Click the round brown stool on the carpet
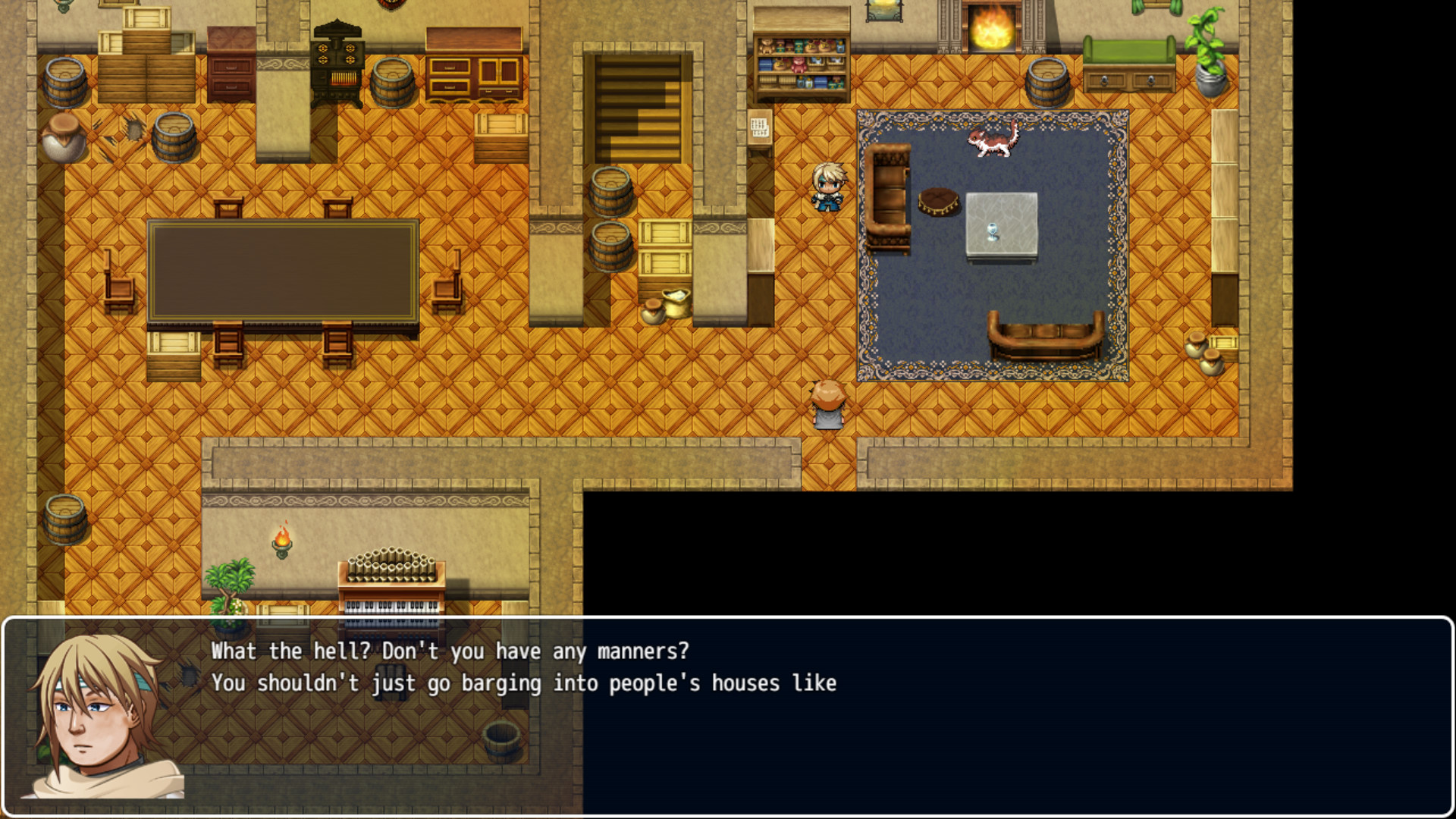Screen dimensions: 1456x819 [938, 203]
